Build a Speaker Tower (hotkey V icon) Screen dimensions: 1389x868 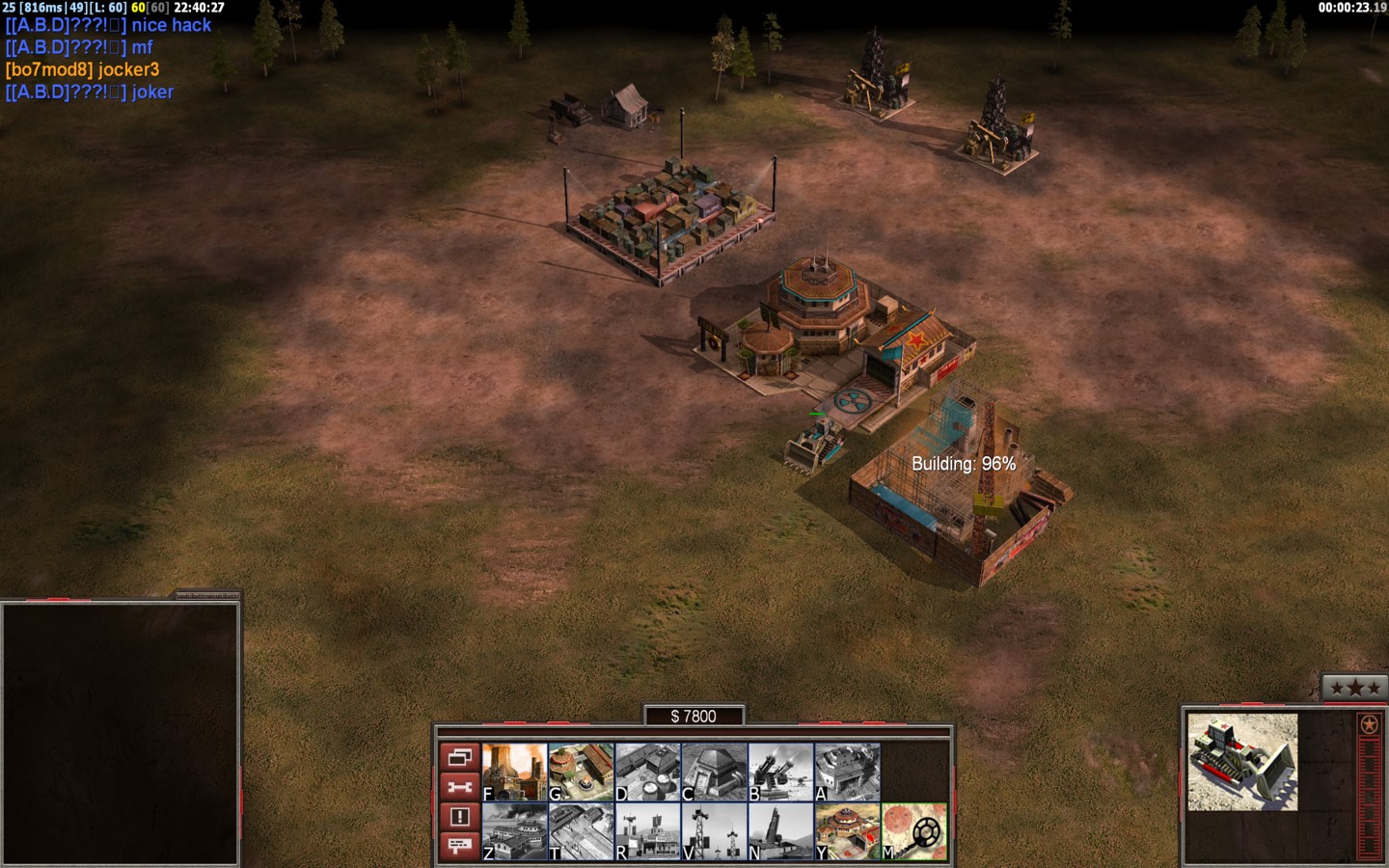[x=714, y=831]
